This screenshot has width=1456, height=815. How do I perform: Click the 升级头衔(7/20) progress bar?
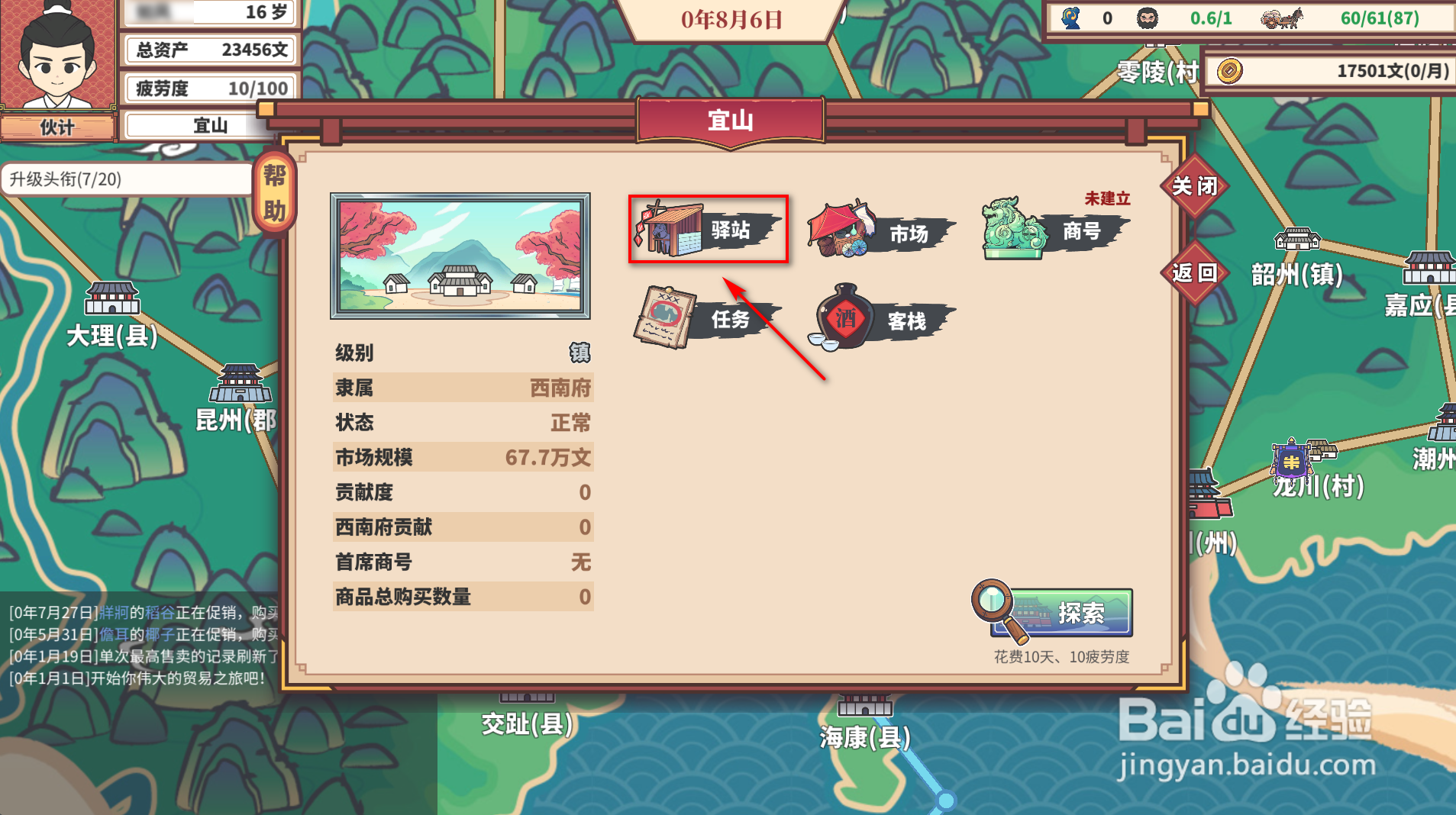click(x=126, y=180)
